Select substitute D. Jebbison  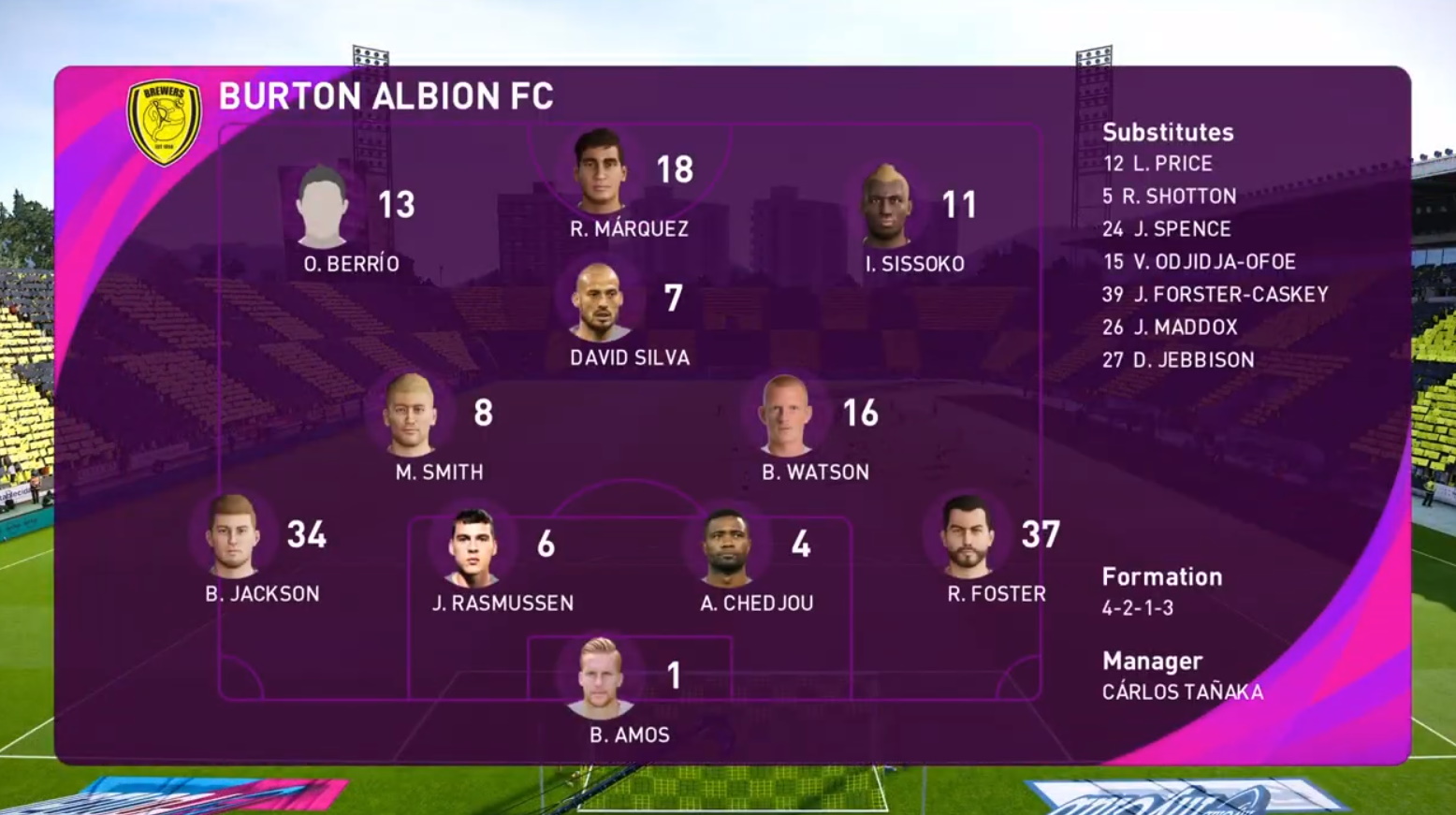[1178, 360]
